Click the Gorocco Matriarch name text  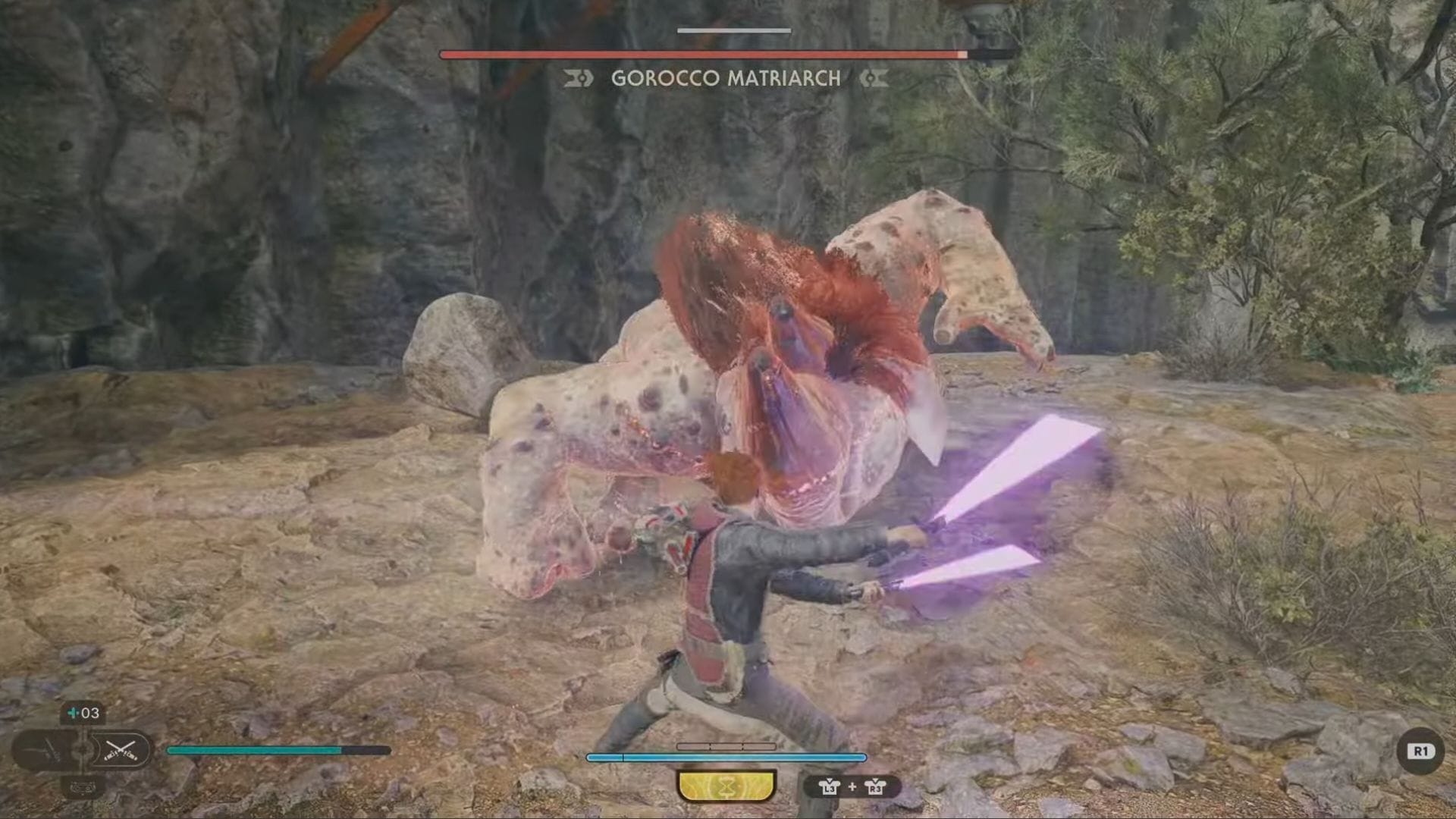pos(724,78)
